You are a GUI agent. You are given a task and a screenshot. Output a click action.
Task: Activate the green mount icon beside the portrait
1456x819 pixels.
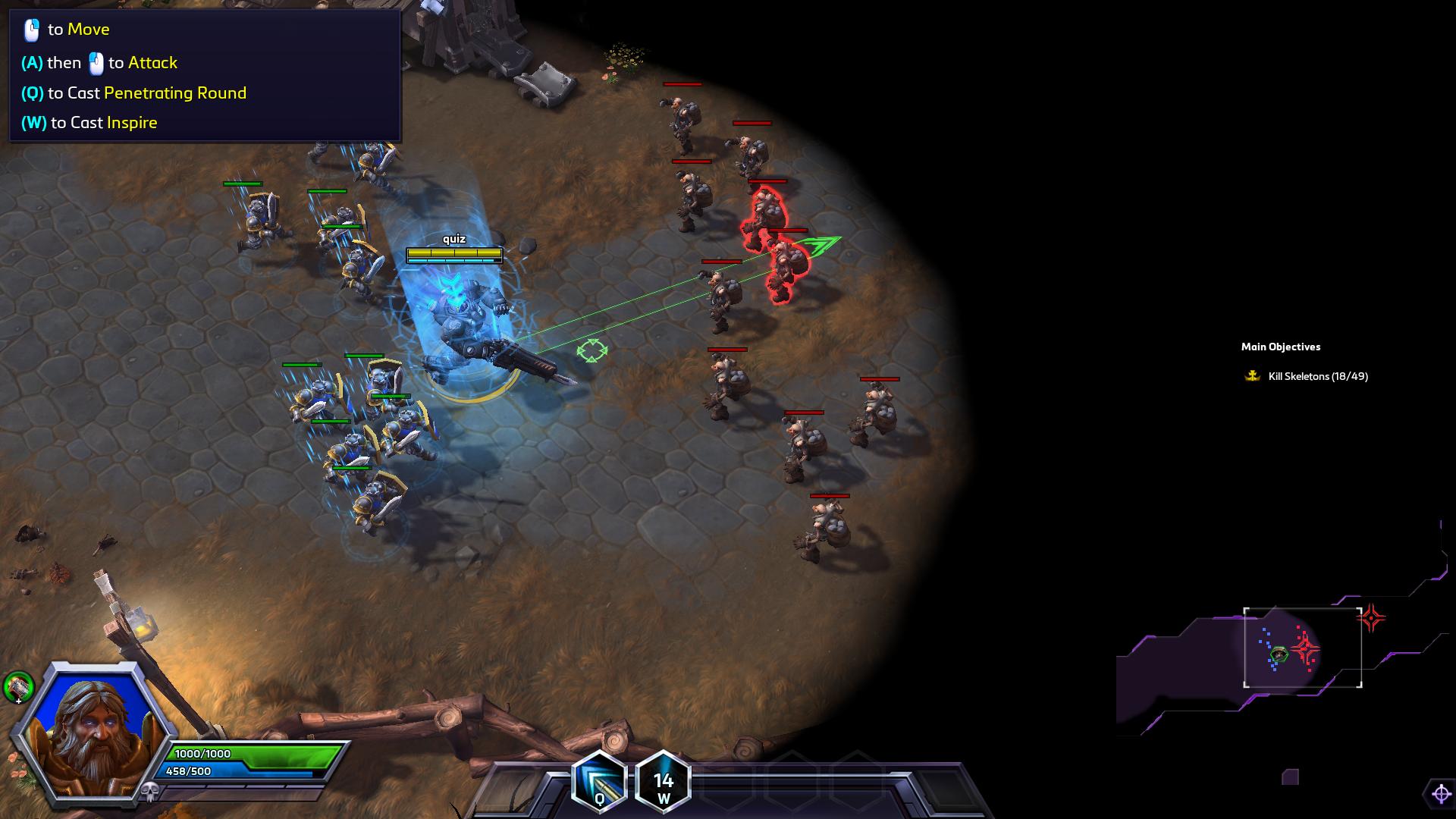pyautogui.click(x=18, y=687)
